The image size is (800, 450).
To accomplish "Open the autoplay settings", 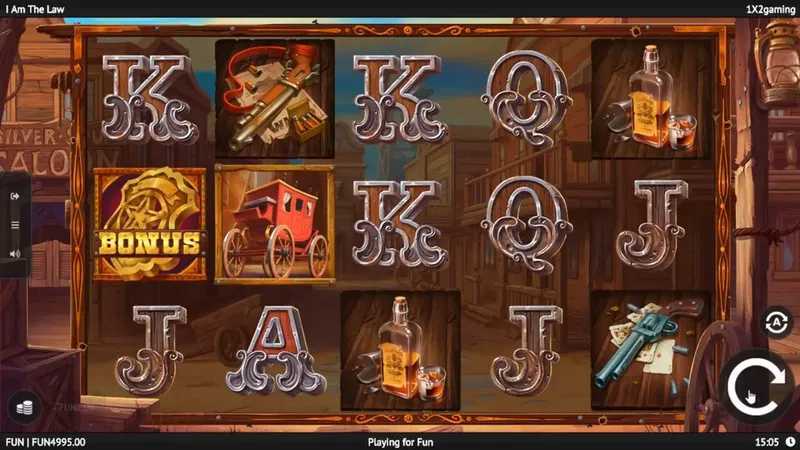I will tap(775, 321).
